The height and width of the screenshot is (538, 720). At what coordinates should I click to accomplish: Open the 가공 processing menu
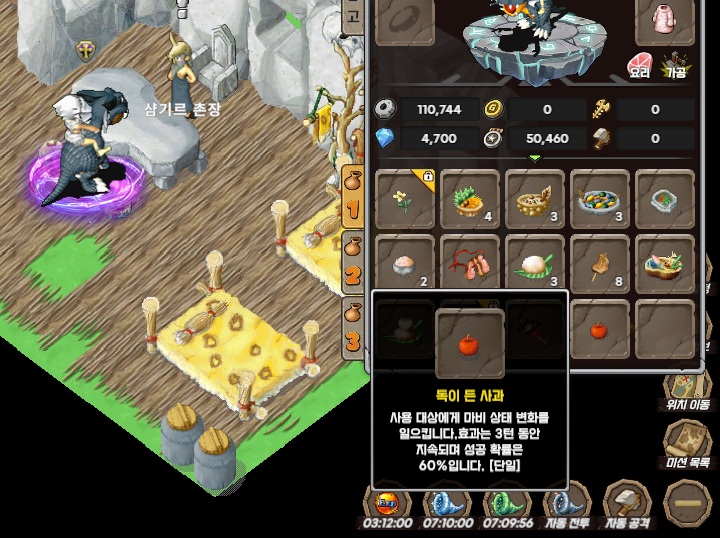click(x=679, y=64)
